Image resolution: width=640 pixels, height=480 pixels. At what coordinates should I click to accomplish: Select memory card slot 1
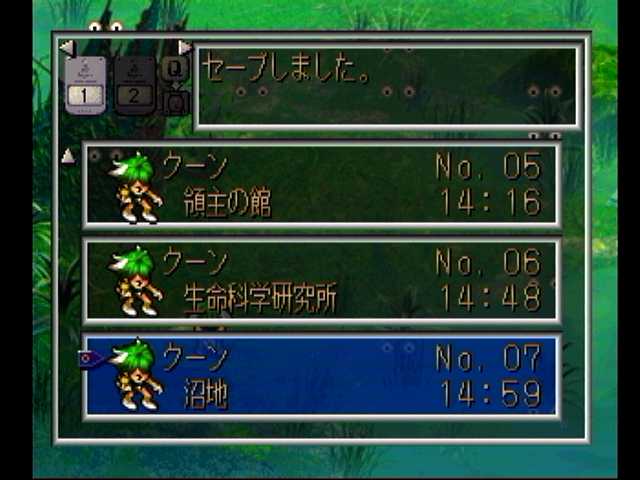(x=85, y=82)
